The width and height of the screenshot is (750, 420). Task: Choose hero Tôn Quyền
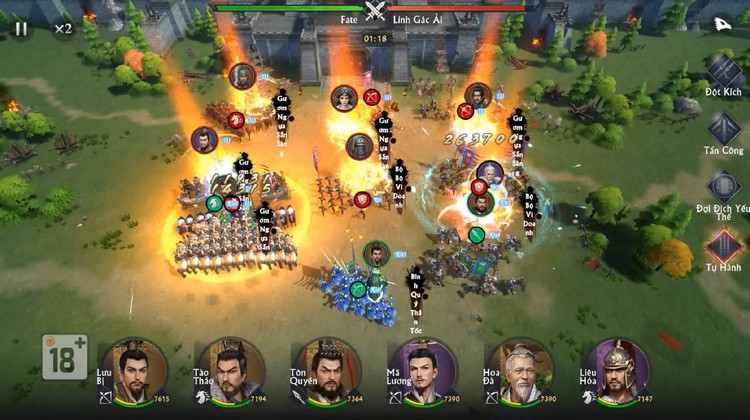click(326, 370)
